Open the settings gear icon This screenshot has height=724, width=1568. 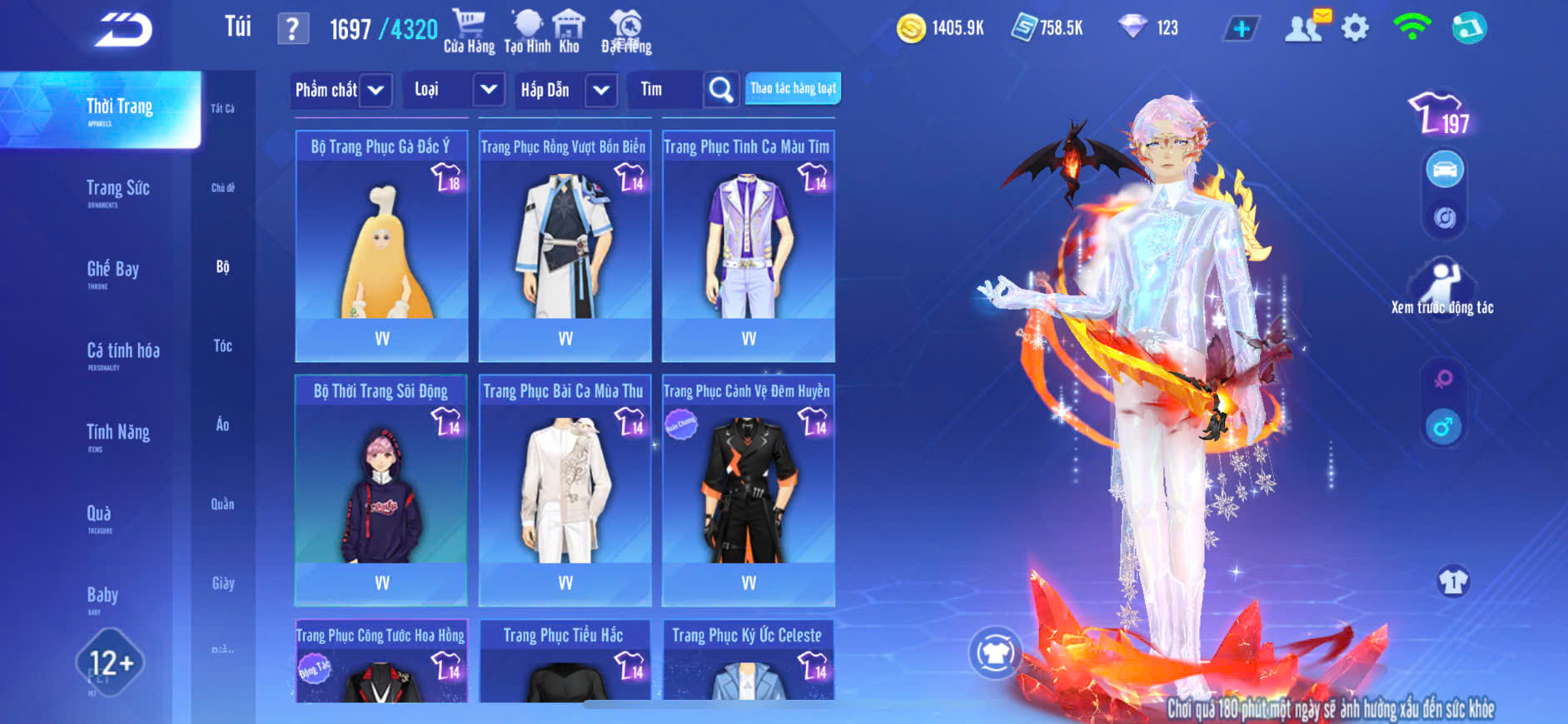pos(1355,28)
